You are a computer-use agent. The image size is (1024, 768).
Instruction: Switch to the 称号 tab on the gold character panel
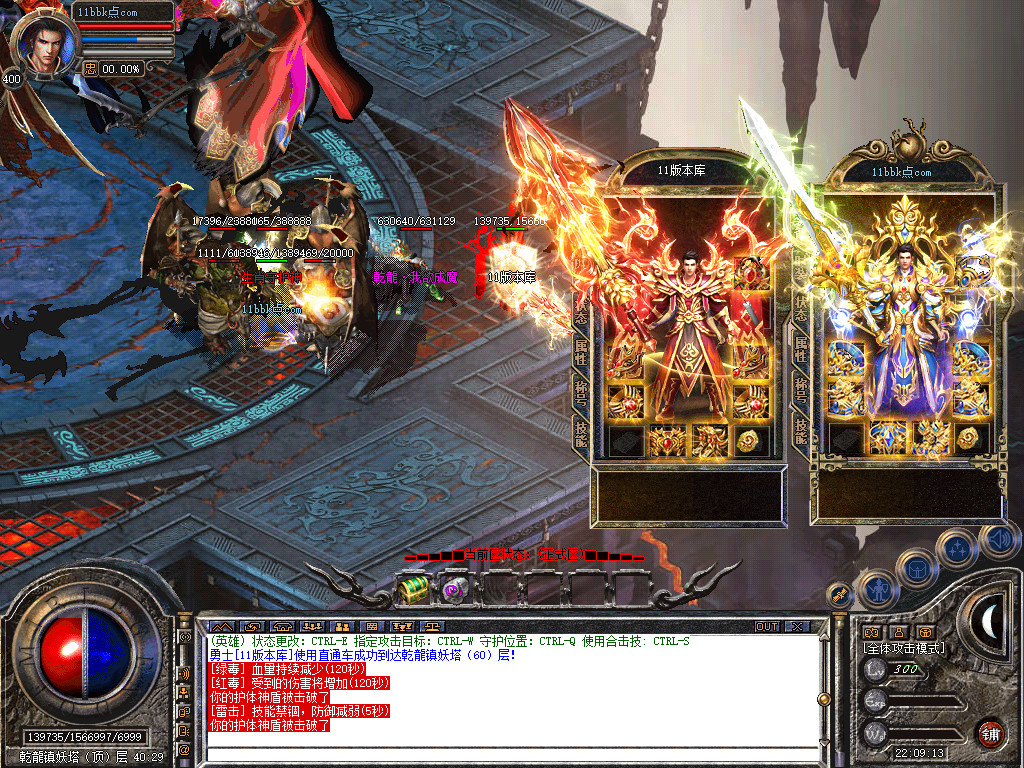point(801,390)
